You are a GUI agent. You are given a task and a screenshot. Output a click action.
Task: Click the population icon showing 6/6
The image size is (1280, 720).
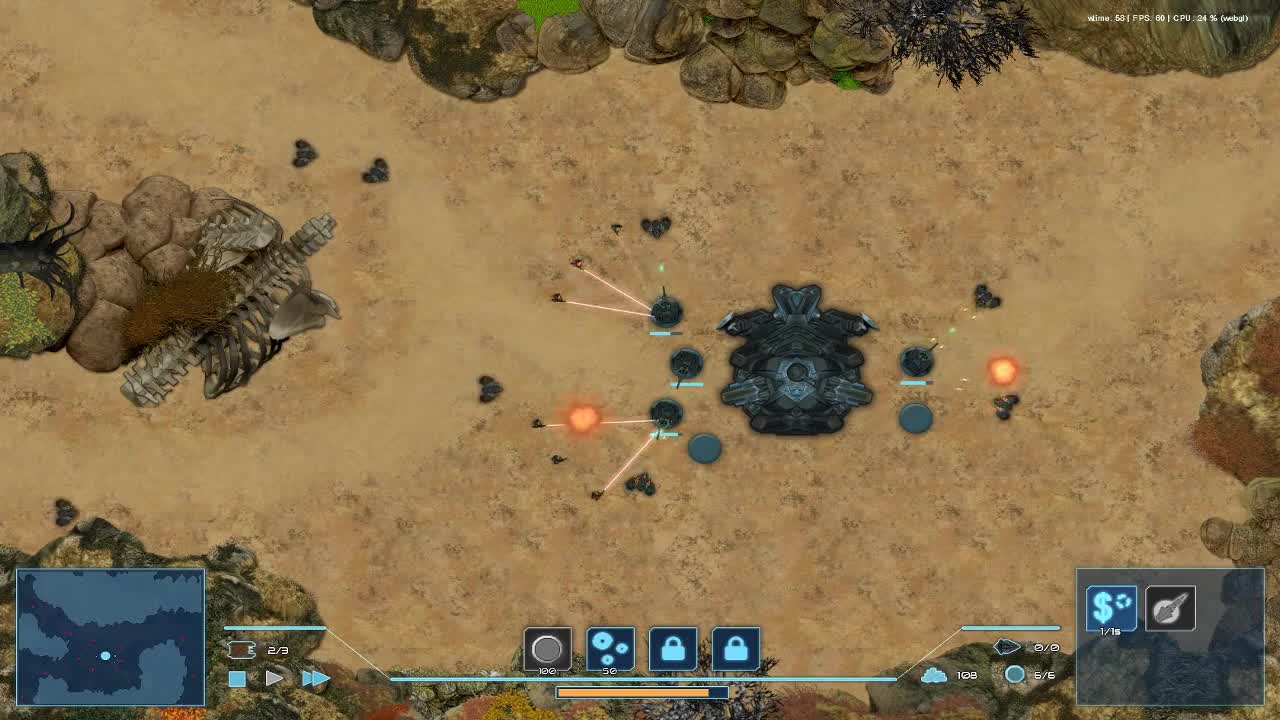(x=1015, y=674)
